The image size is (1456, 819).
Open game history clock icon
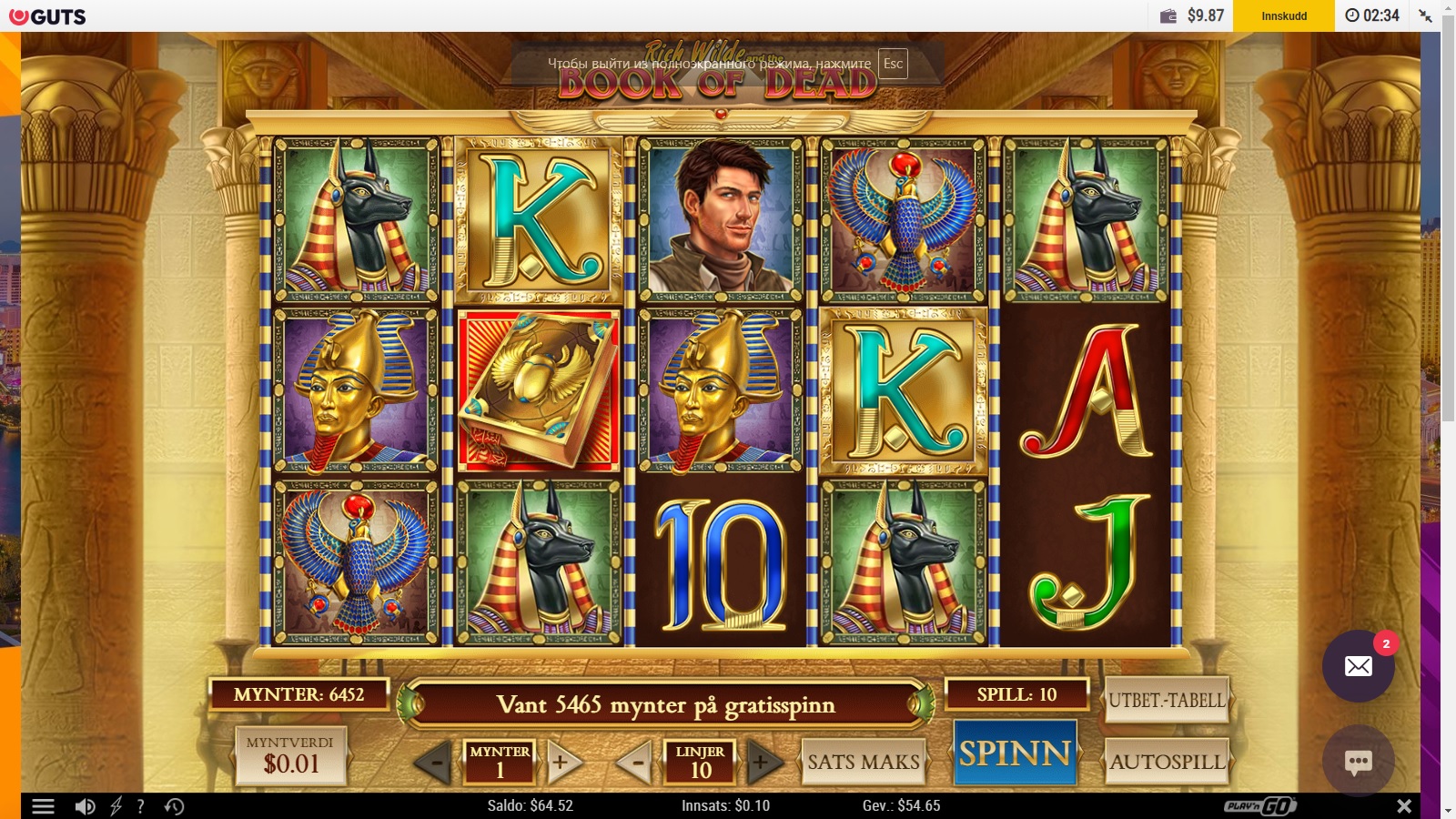(174, 806)
